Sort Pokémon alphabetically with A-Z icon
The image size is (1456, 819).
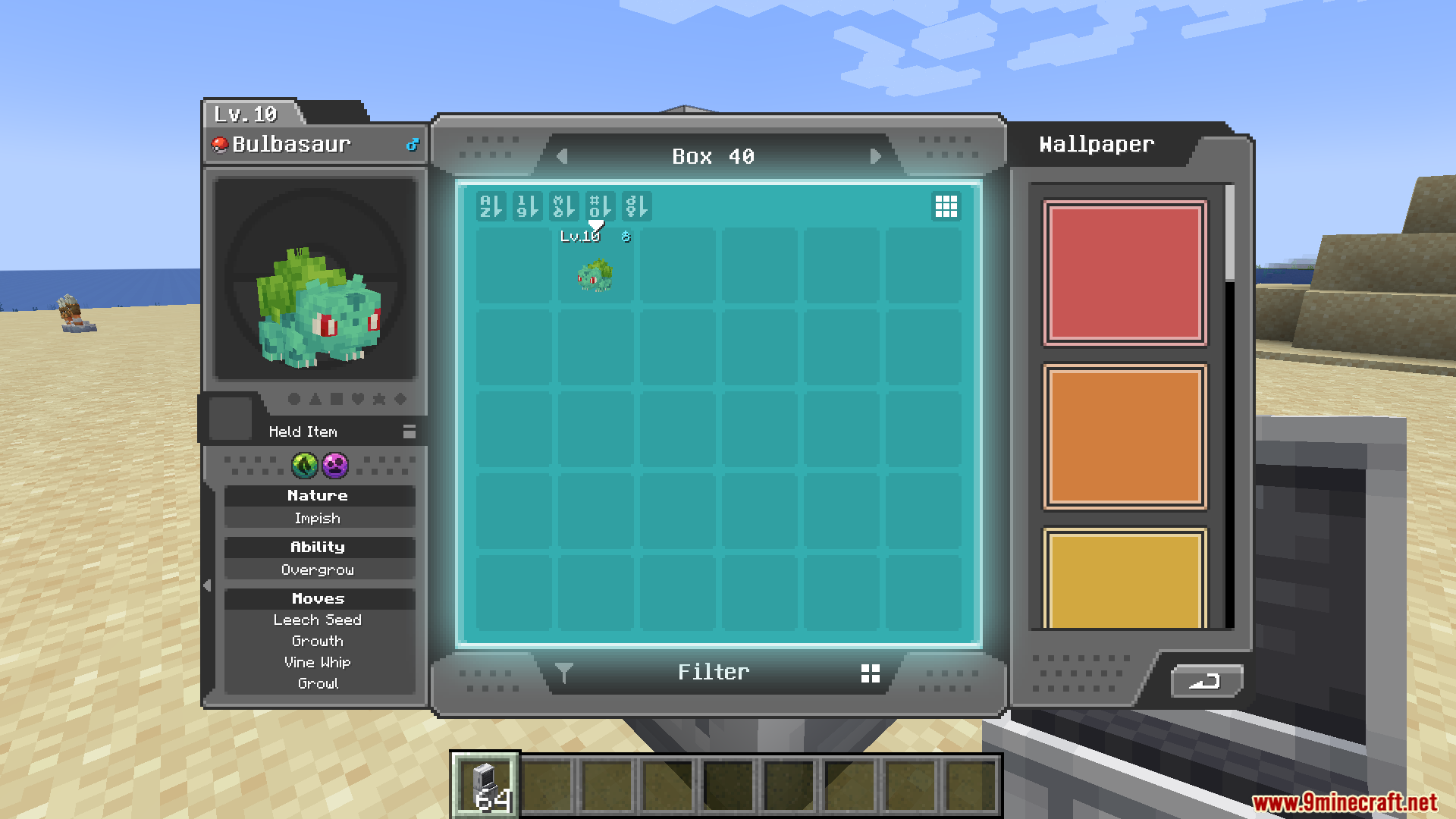click(491, 206)
